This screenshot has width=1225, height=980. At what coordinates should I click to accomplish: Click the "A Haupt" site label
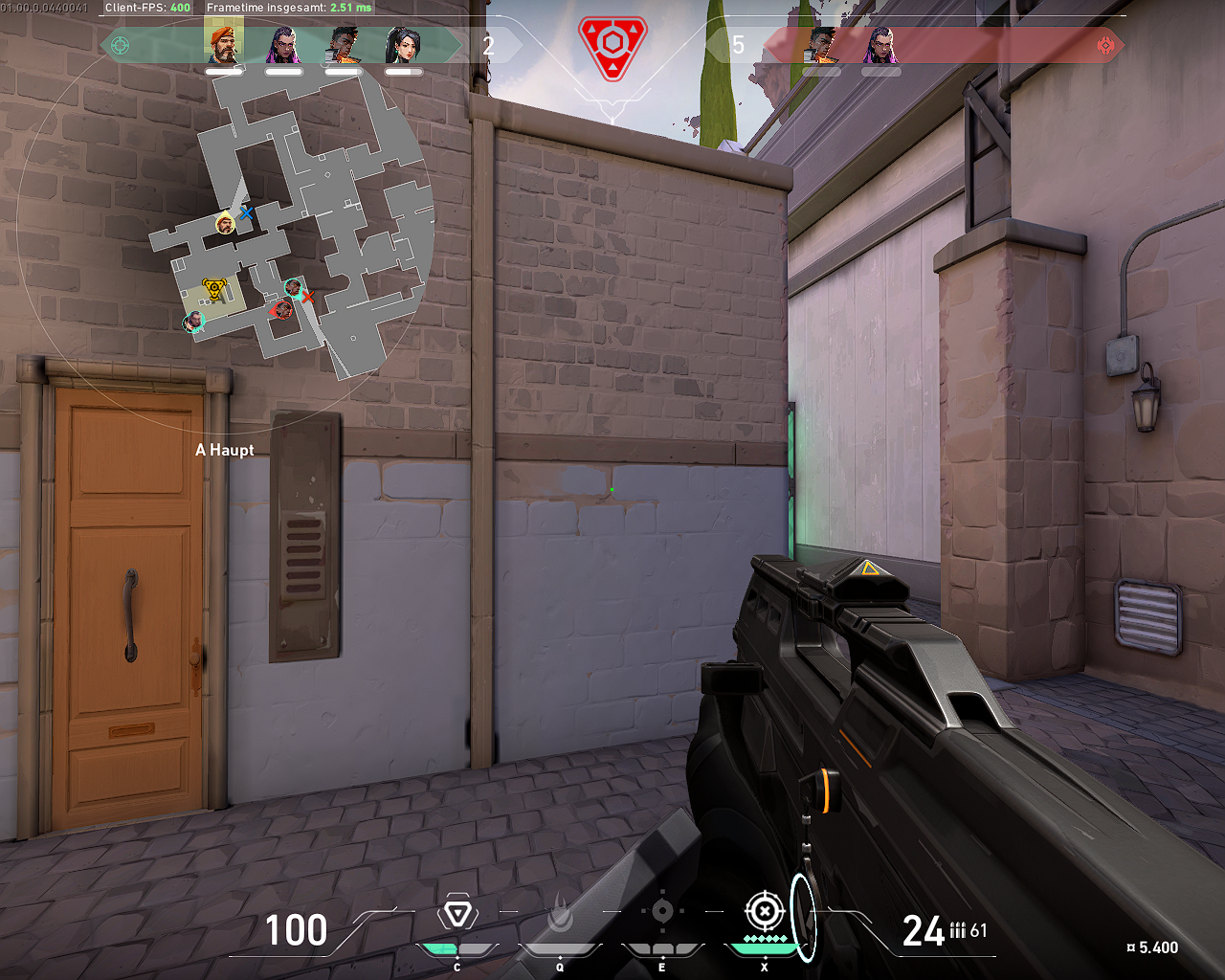tap(224, 450)
